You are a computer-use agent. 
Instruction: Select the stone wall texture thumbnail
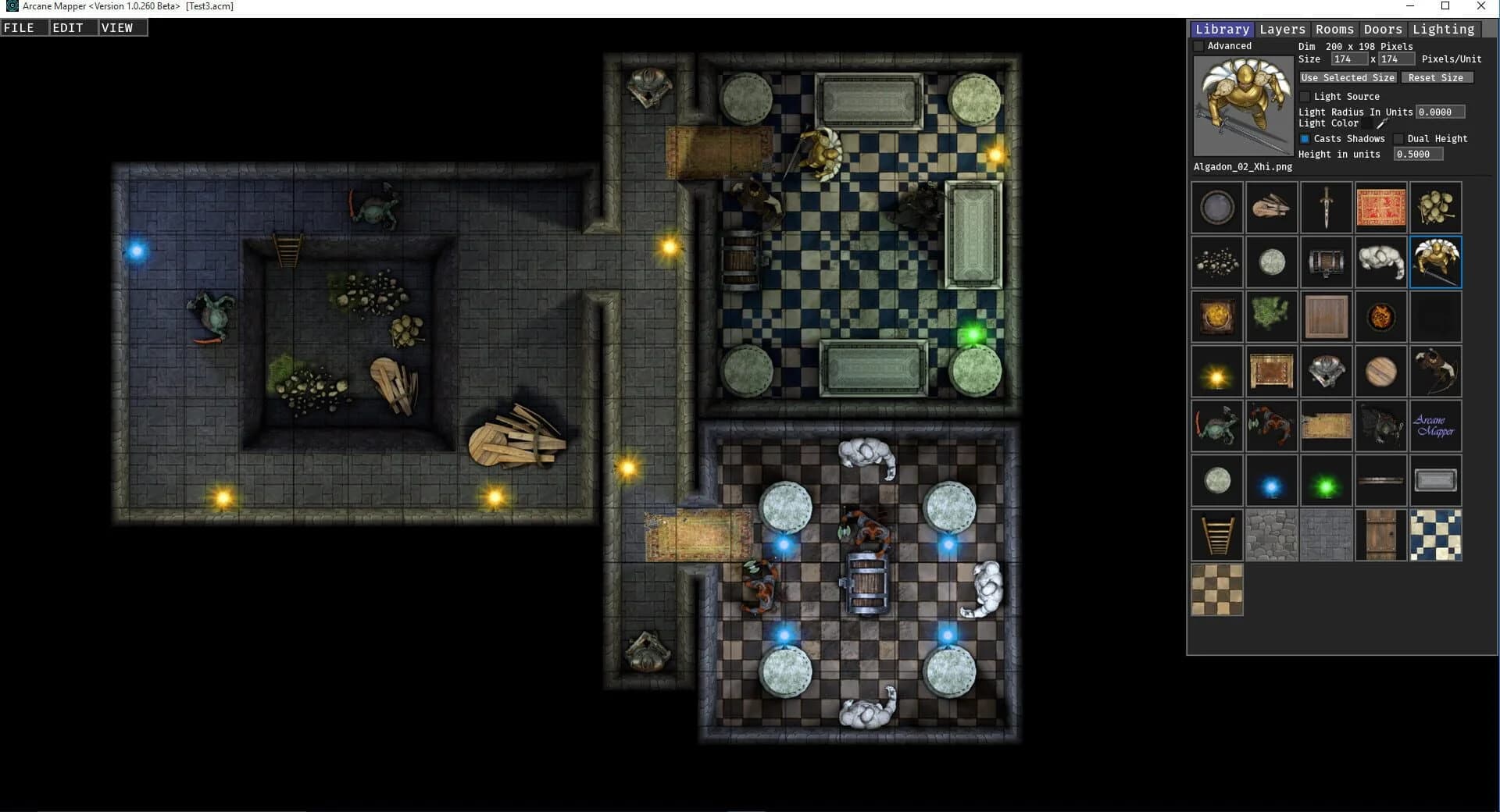(1272, 535)
